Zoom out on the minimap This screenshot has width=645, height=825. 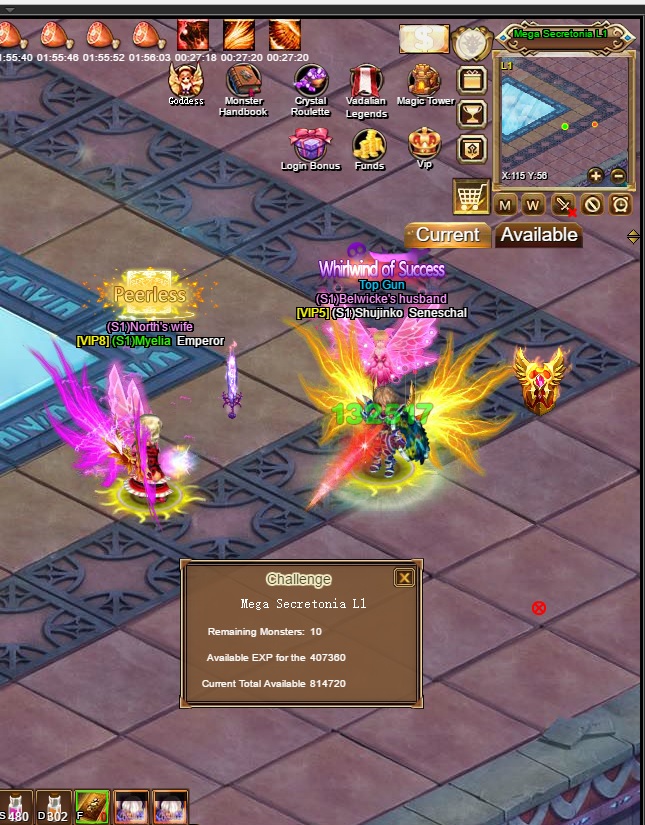click(618, 175)
